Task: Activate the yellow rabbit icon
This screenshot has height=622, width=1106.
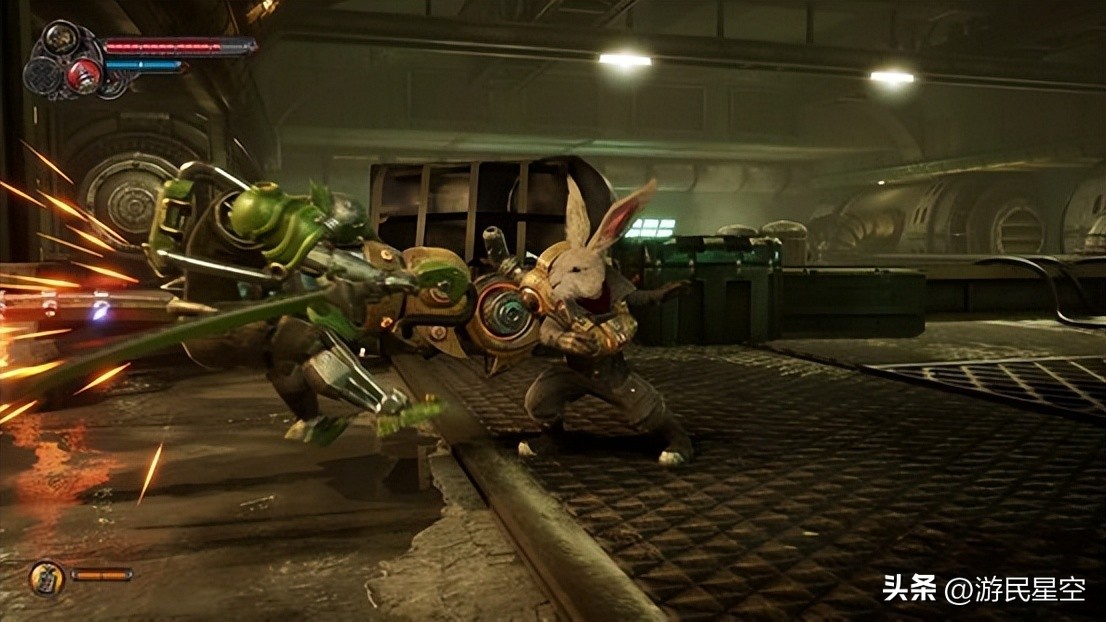Action: (x=46, y=577)
